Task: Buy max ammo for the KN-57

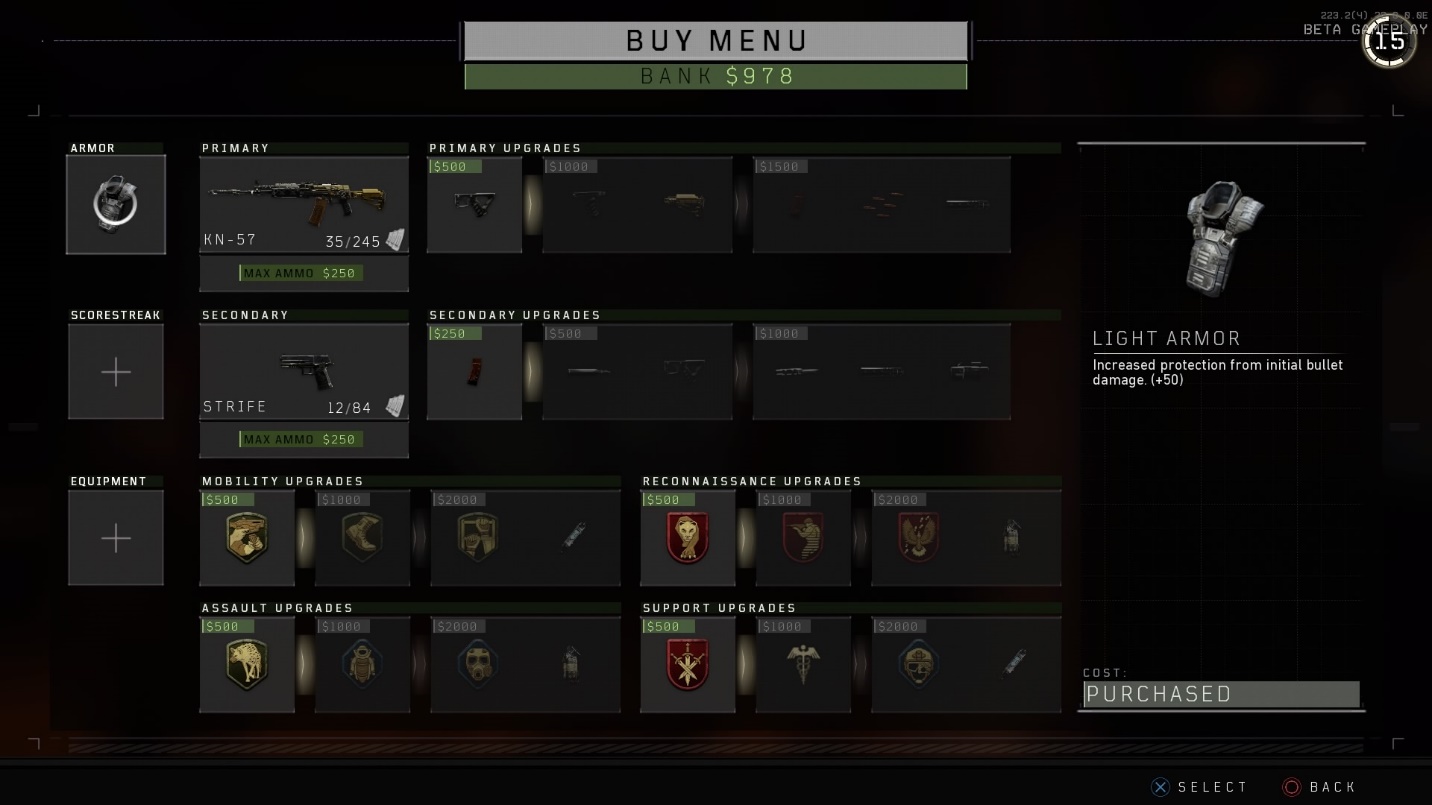Action: click(x=304, y=273)
